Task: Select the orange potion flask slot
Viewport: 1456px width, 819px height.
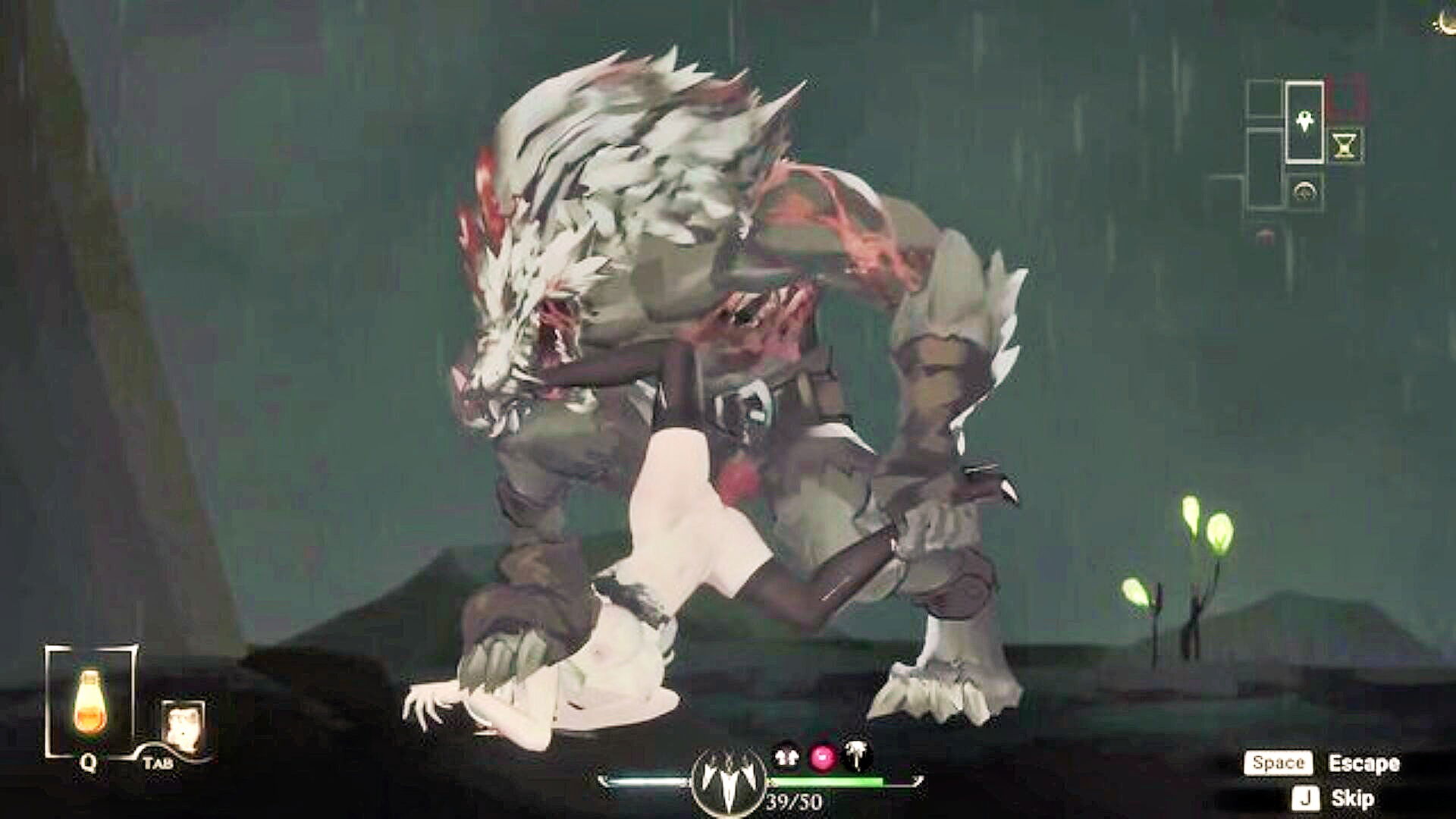Action: 90,701
